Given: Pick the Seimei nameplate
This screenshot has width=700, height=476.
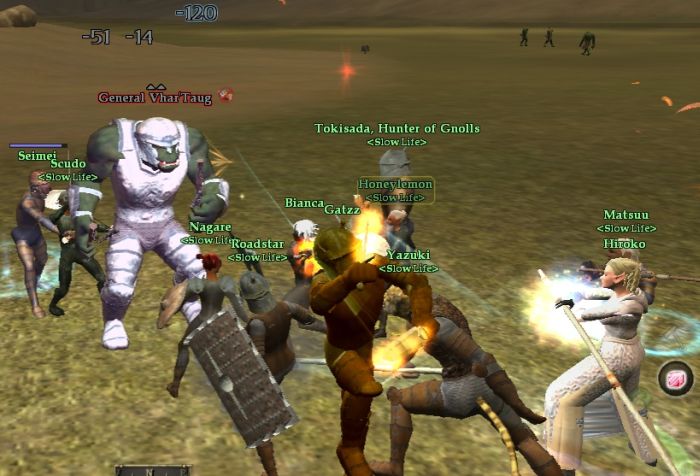Looking at the screenshot, I should (x=37, y=156).
